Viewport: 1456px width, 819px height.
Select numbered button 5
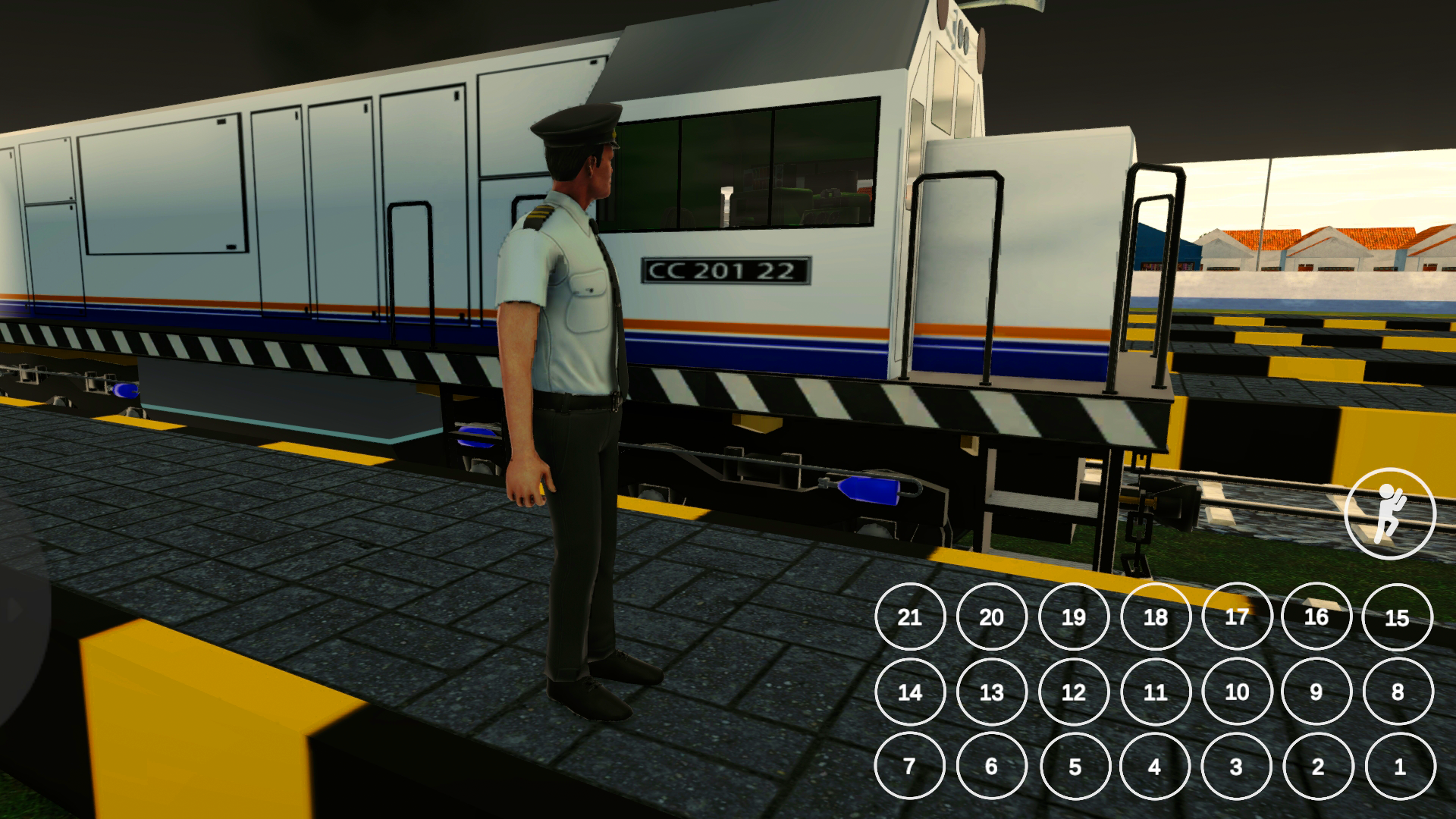tap(1075, 766)
